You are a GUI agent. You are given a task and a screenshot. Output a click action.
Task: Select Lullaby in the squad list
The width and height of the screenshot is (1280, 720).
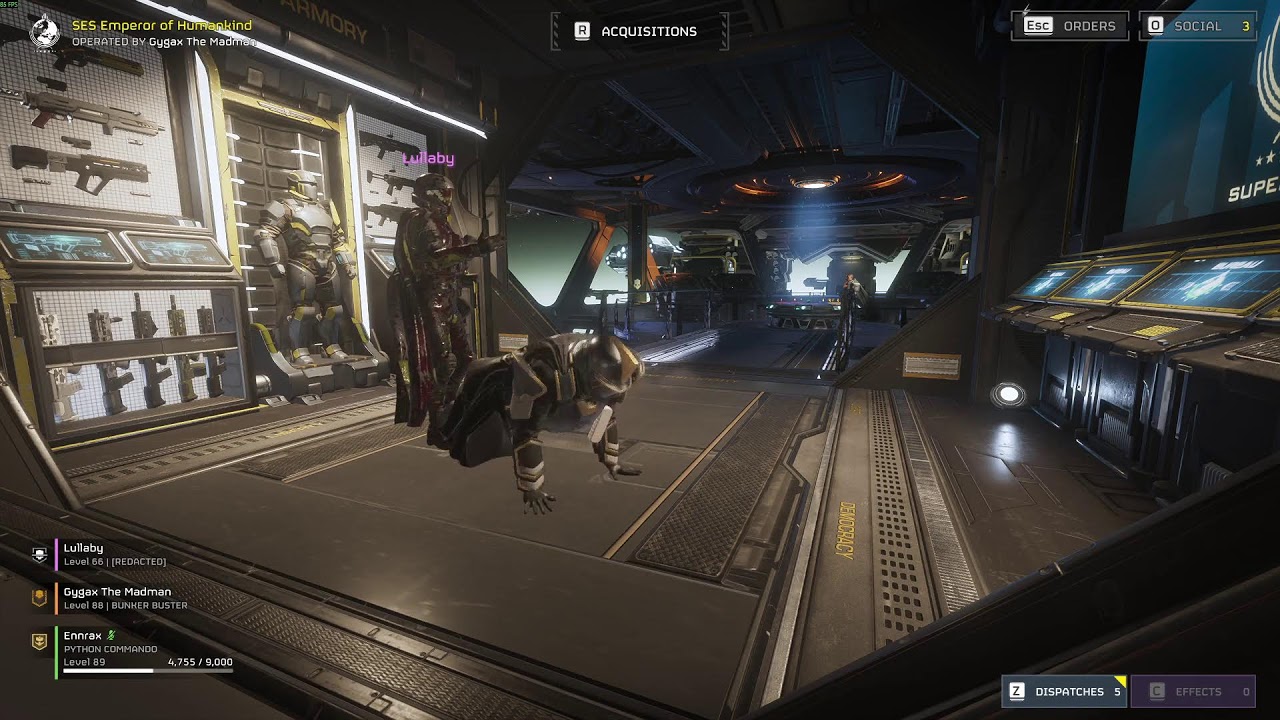pyautogui.click(x=84, y=554)
